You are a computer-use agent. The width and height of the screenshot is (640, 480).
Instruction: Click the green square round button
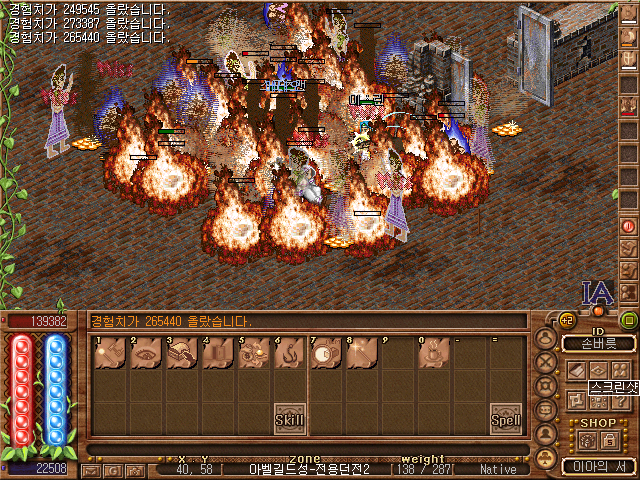tap(629, 321)
